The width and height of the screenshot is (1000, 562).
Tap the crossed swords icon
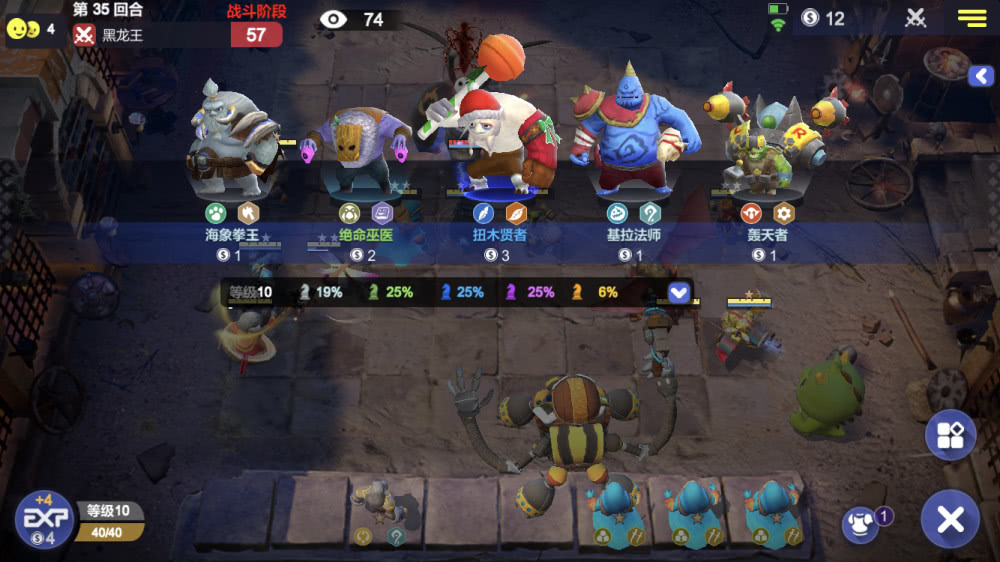coord(916,18)
